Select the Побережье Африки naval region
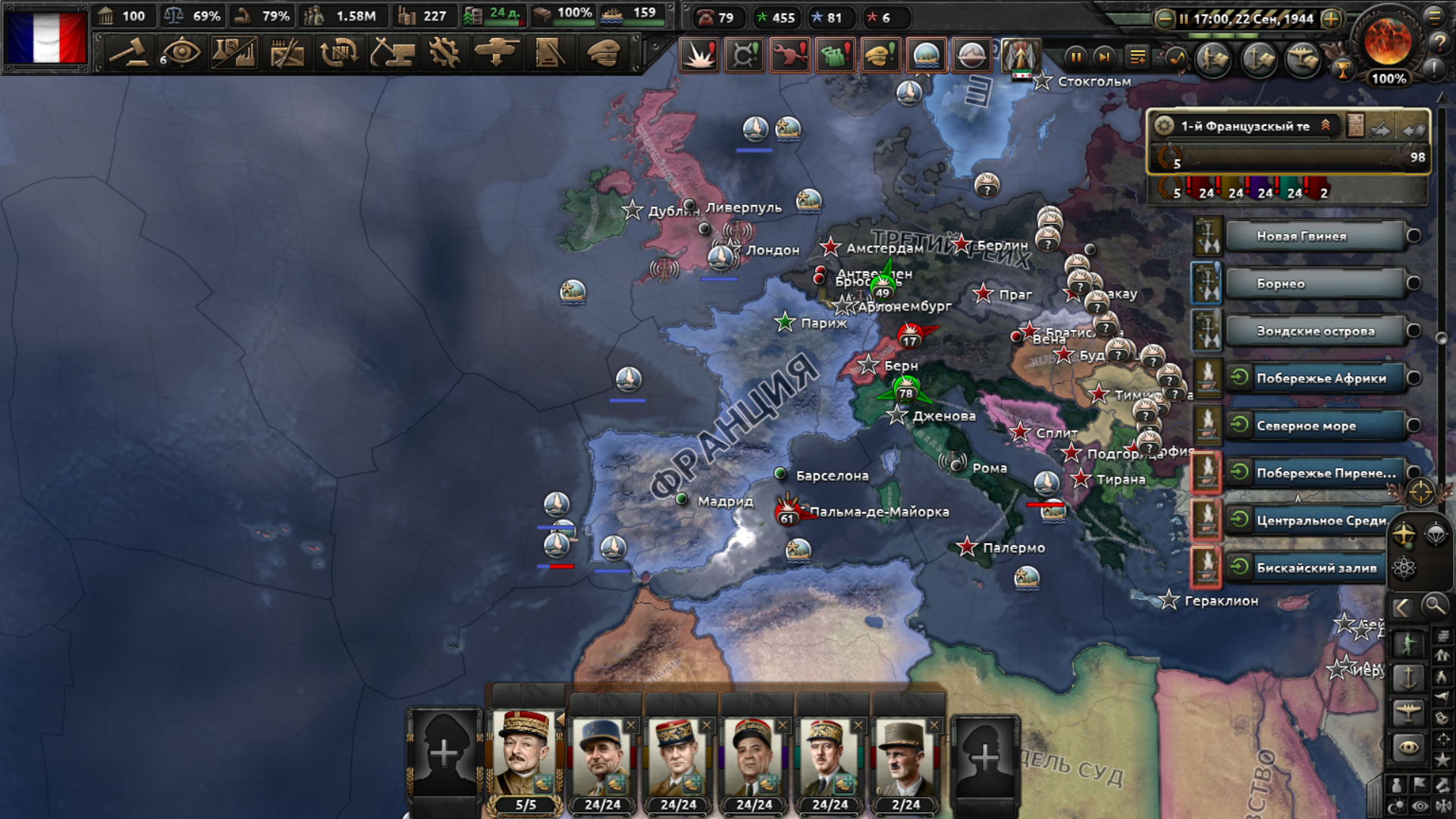1456x819 pixels. (x=1319, y=378)
